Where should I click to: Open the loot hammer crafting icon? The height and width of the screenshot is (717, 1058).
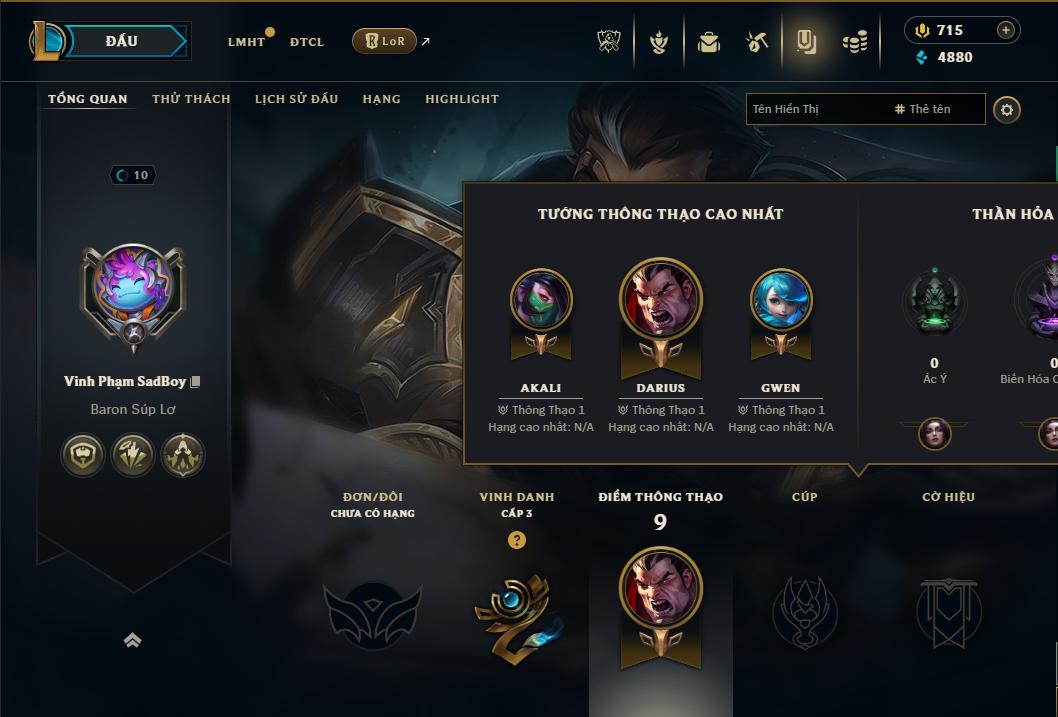tap(757, 42)
